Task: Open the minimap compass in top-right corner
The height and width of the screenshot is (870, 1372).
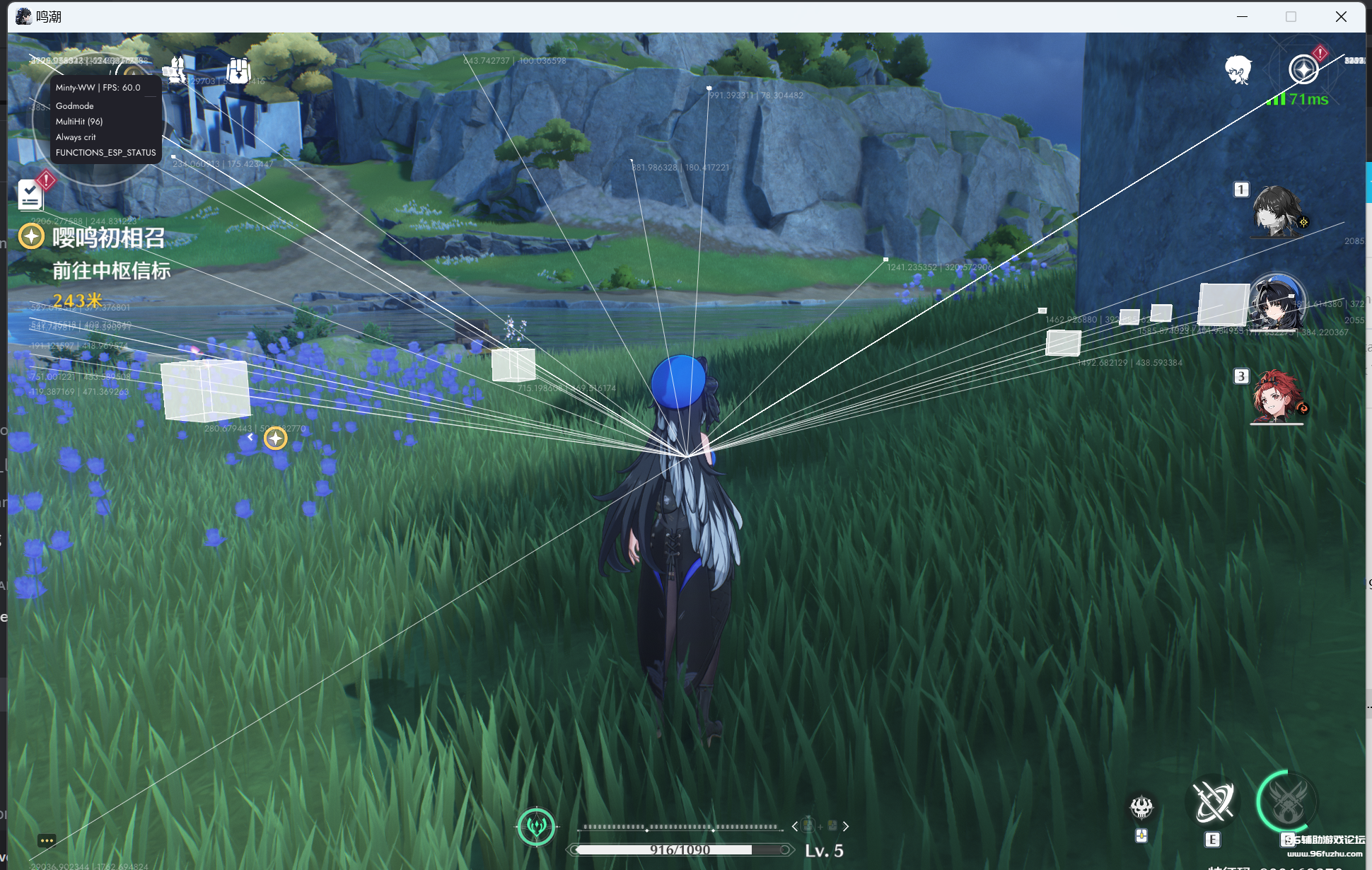Action: (x=1305, y=69)
